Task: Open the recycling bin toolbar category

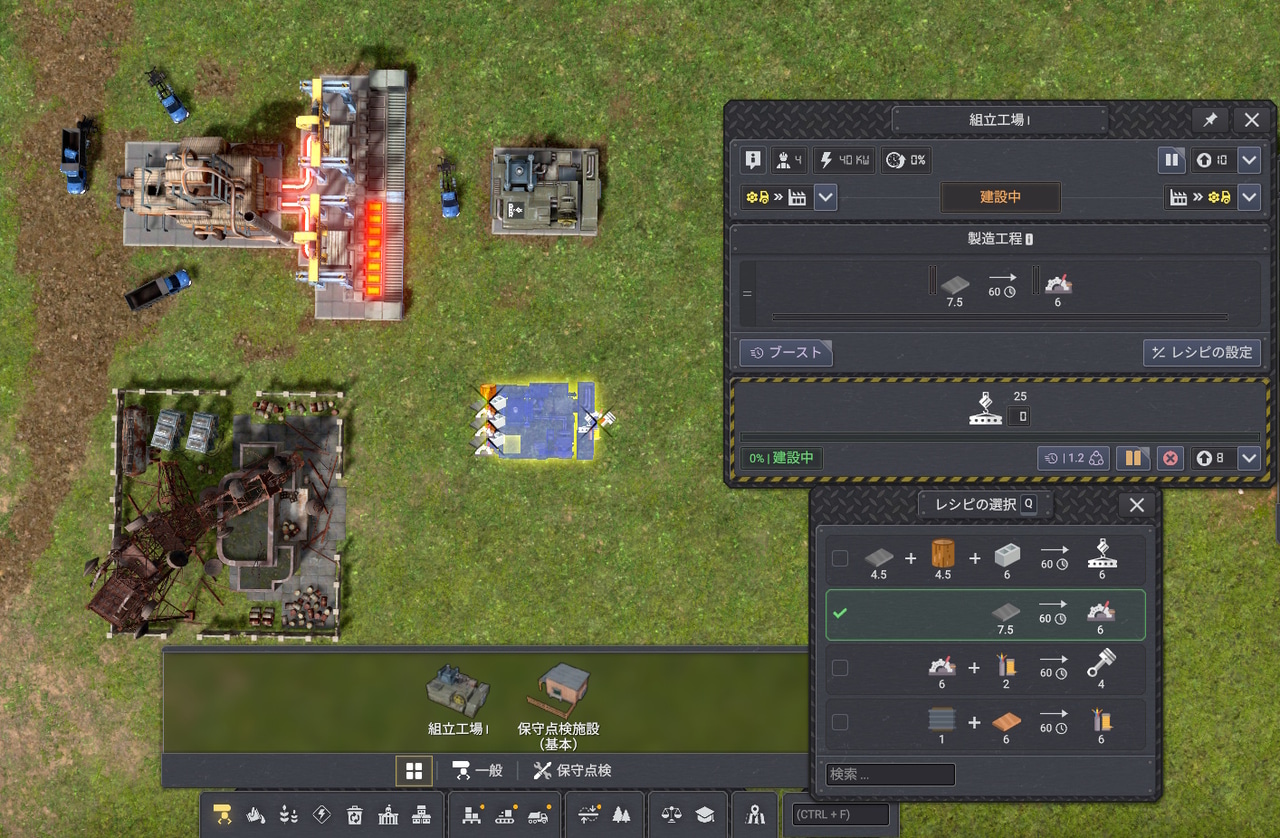Action: click(355, 815)
